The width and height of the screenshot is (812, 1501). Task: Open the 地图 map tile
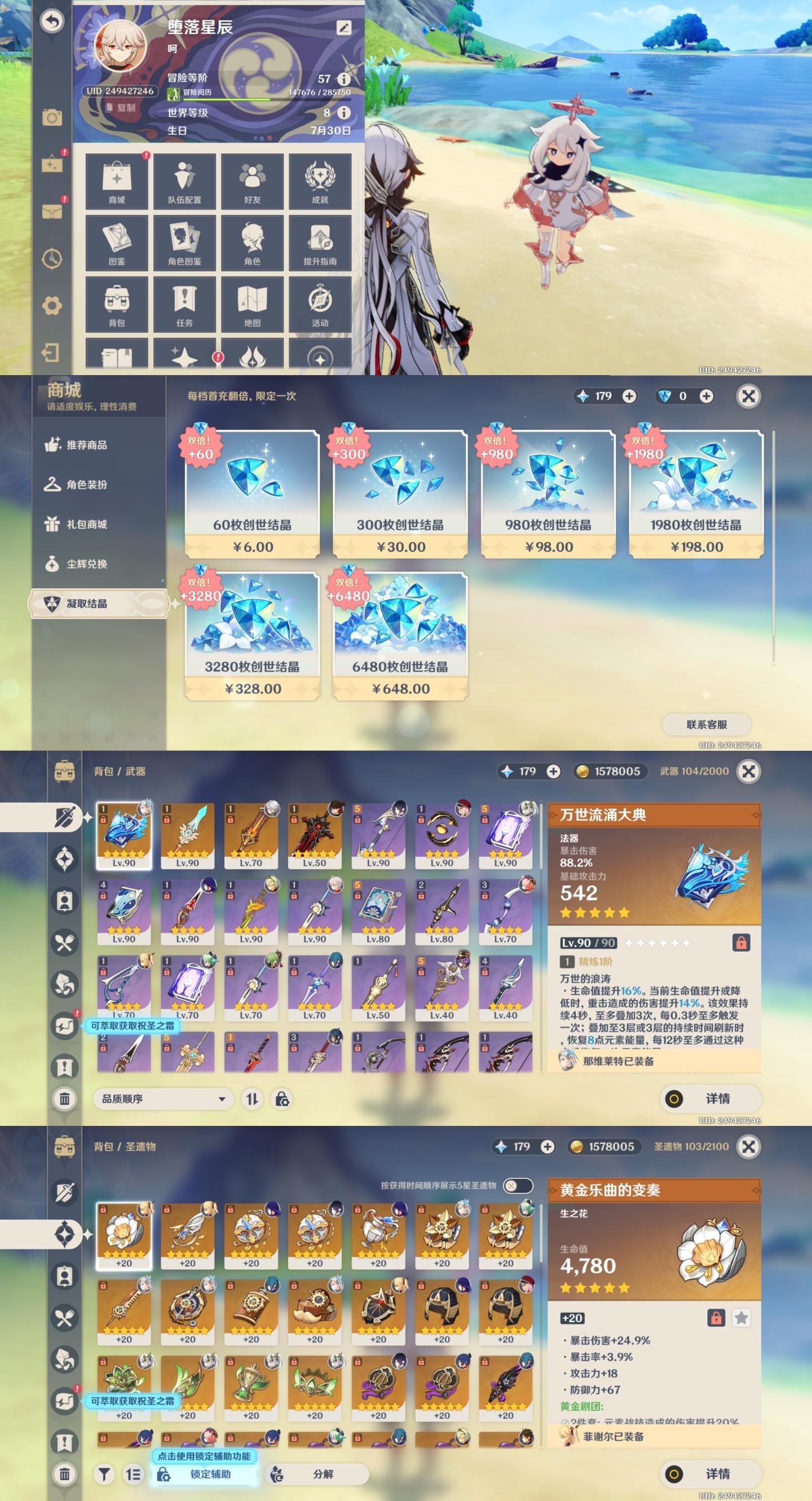[252, 304]
